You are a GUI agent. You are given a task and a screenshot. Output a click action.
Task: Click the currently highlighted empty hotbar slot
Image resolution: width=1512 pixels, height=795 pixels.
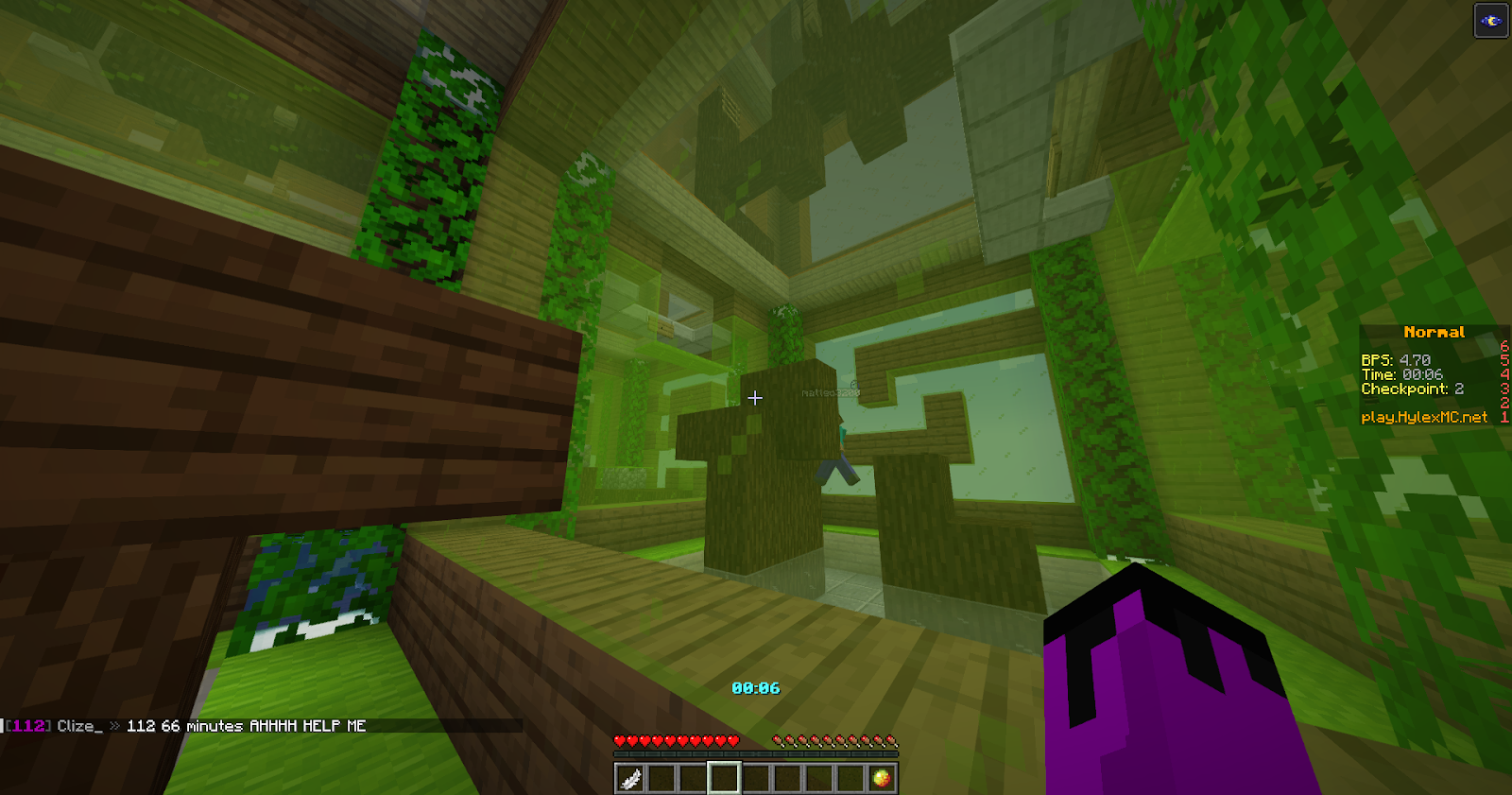click(724, 778)
